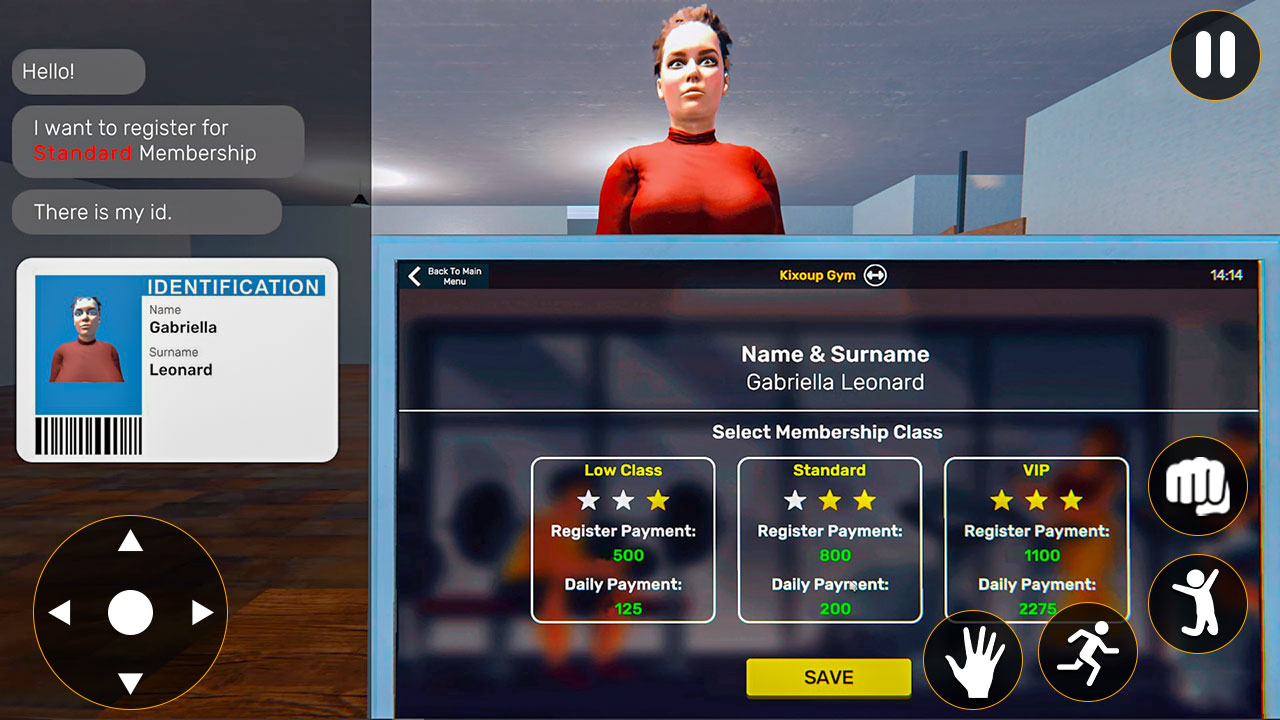This screenshot has width=1280, height=720.
Task: Tap the Pause icon in the corner
Action: tap(1215, 57)
